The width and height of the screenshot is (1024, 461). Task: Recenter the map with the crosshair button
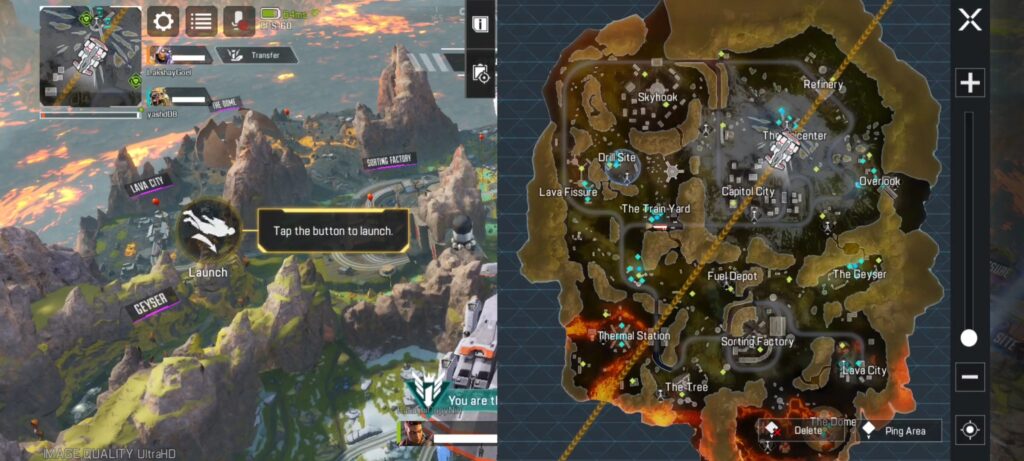click(x=969, y=430)
